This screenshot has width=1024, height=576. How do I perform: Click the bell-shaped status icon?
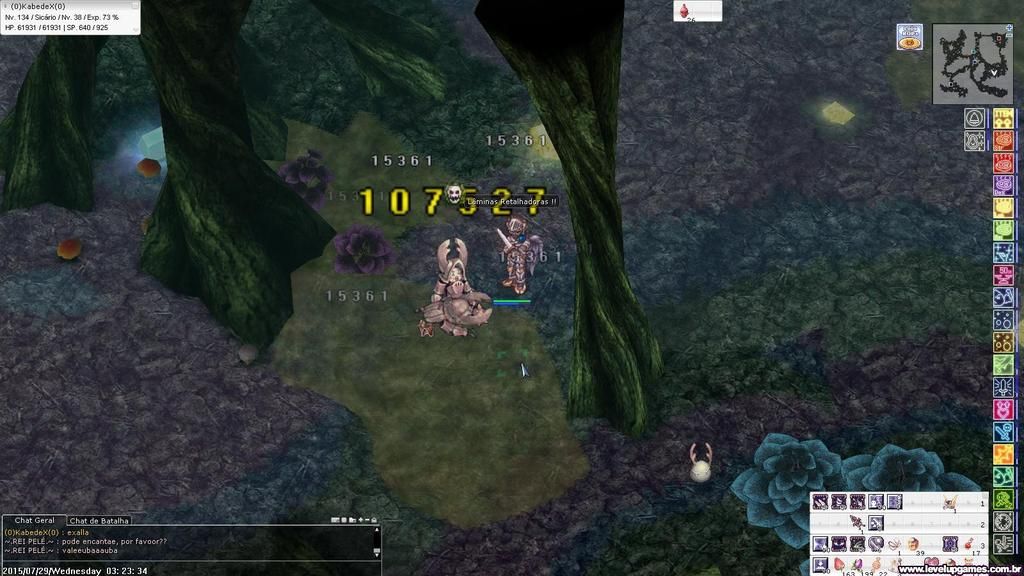[973, 119]
